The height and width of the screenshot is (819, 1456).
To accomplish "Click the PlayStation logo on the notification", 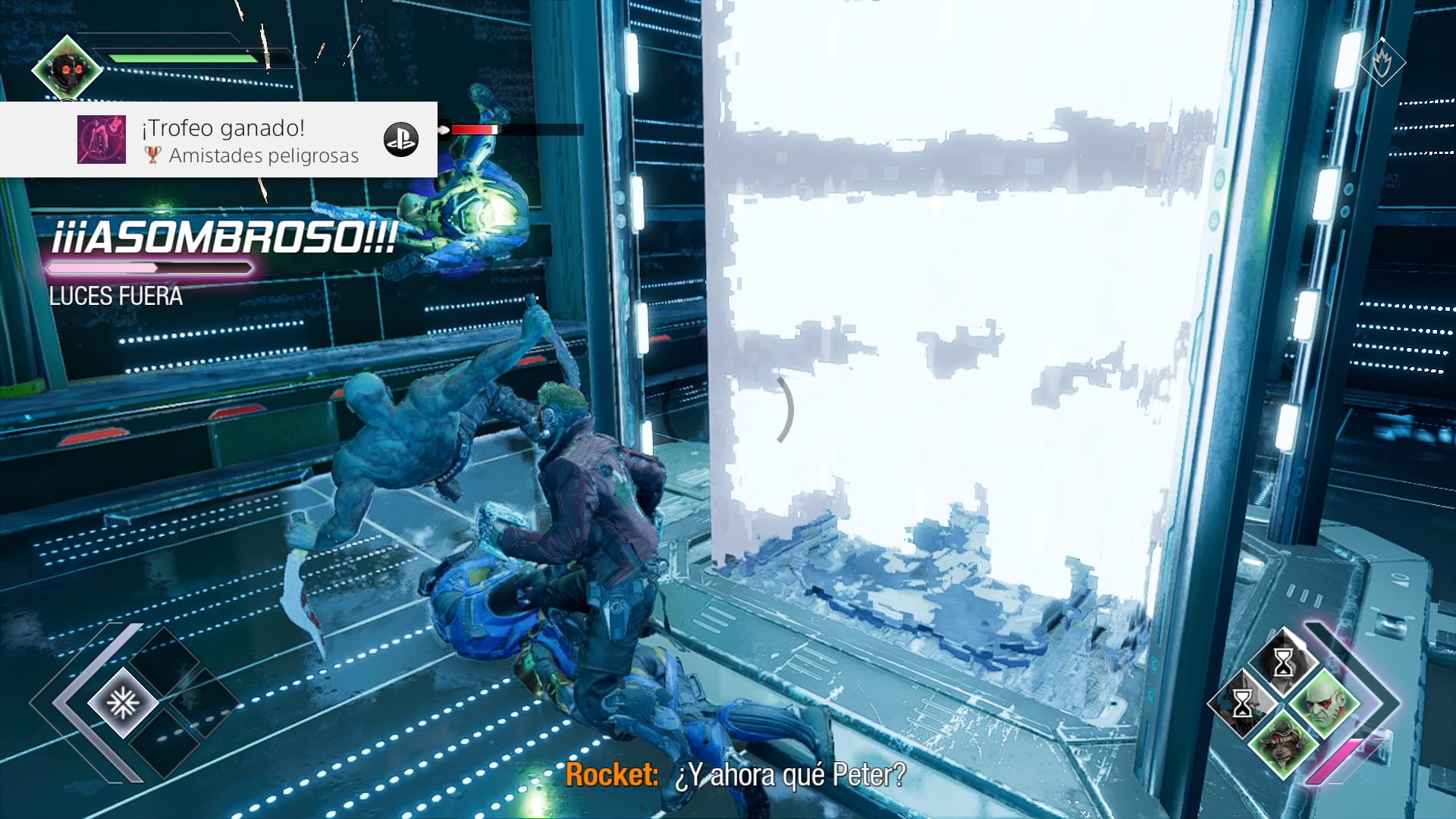I will point(401,140).
